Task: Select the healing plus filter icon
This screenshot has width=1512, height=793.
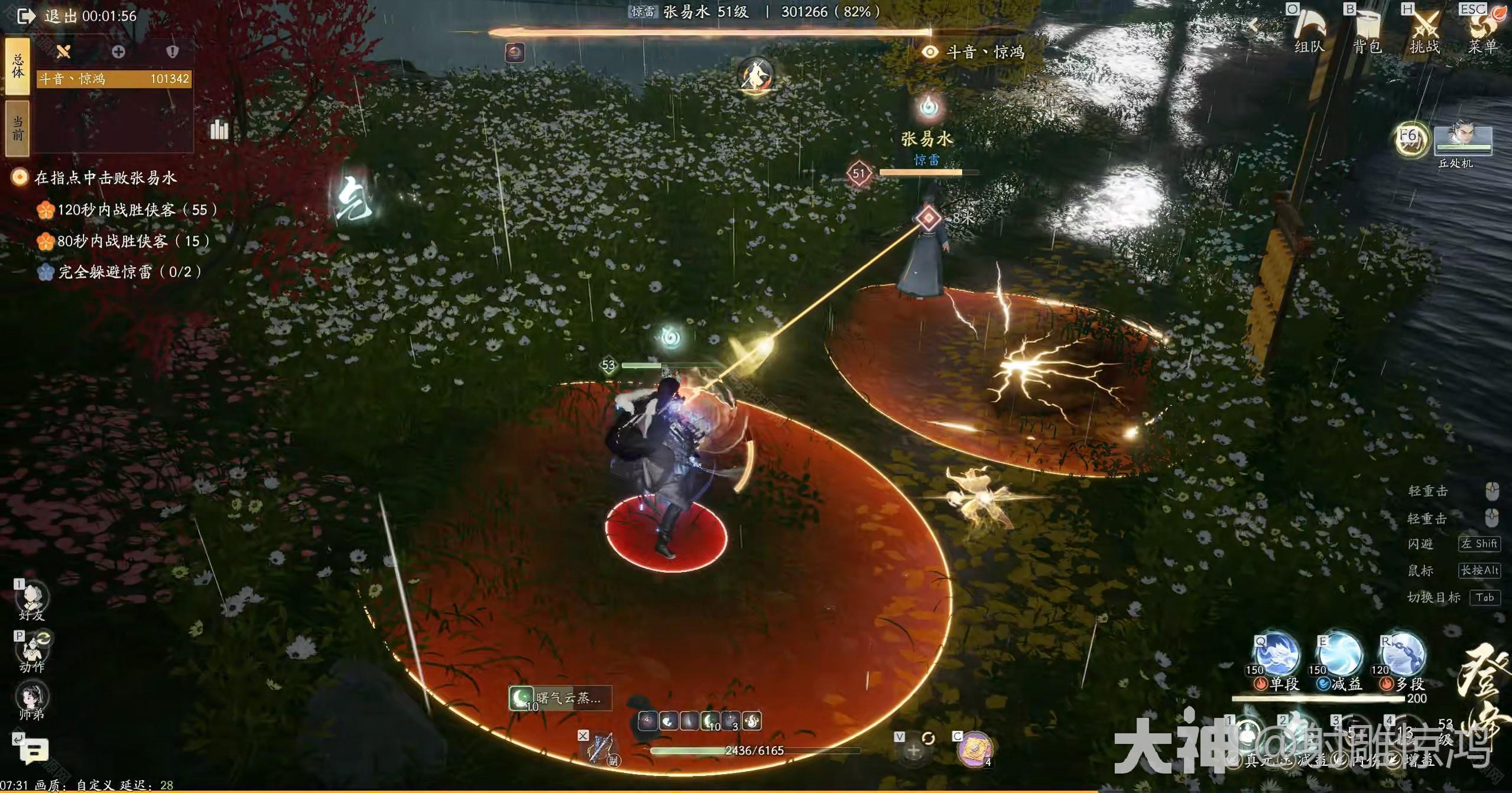Action: [118, 52]
